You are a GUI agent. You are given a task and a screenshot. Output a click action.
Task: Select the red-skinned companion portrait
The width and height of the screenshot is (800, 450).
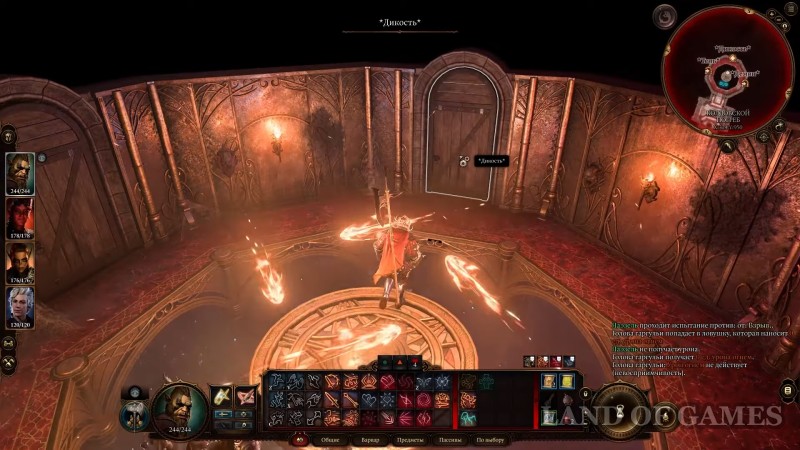coord(20,216)
